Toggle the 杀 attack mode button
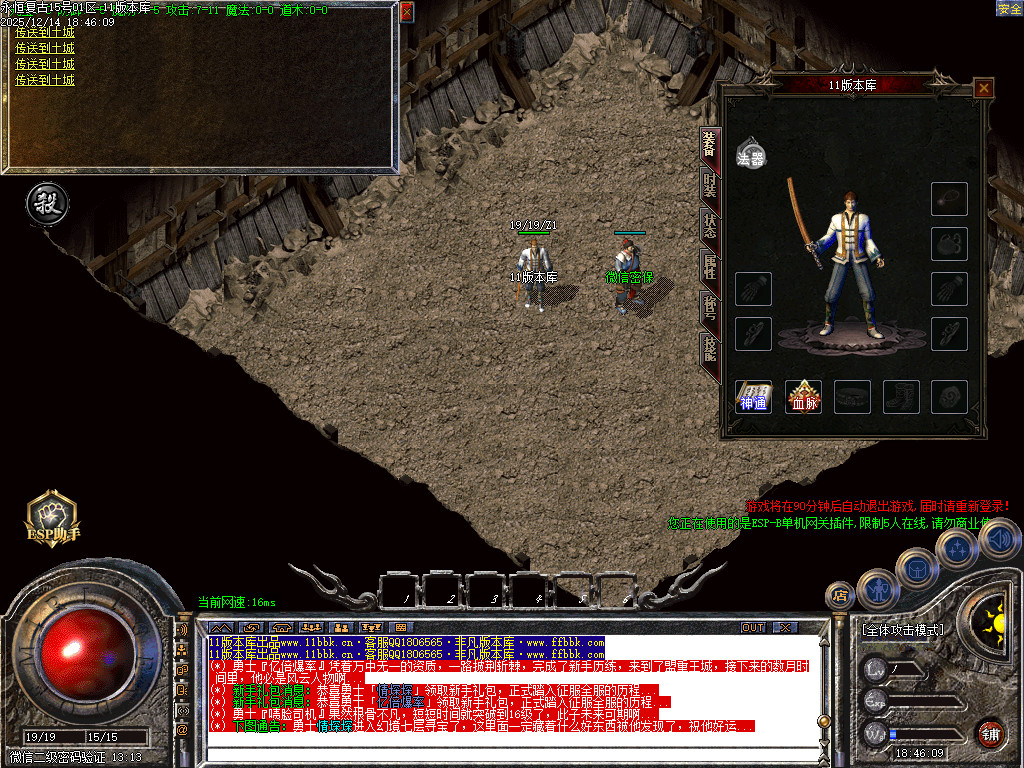 [47, 204]
